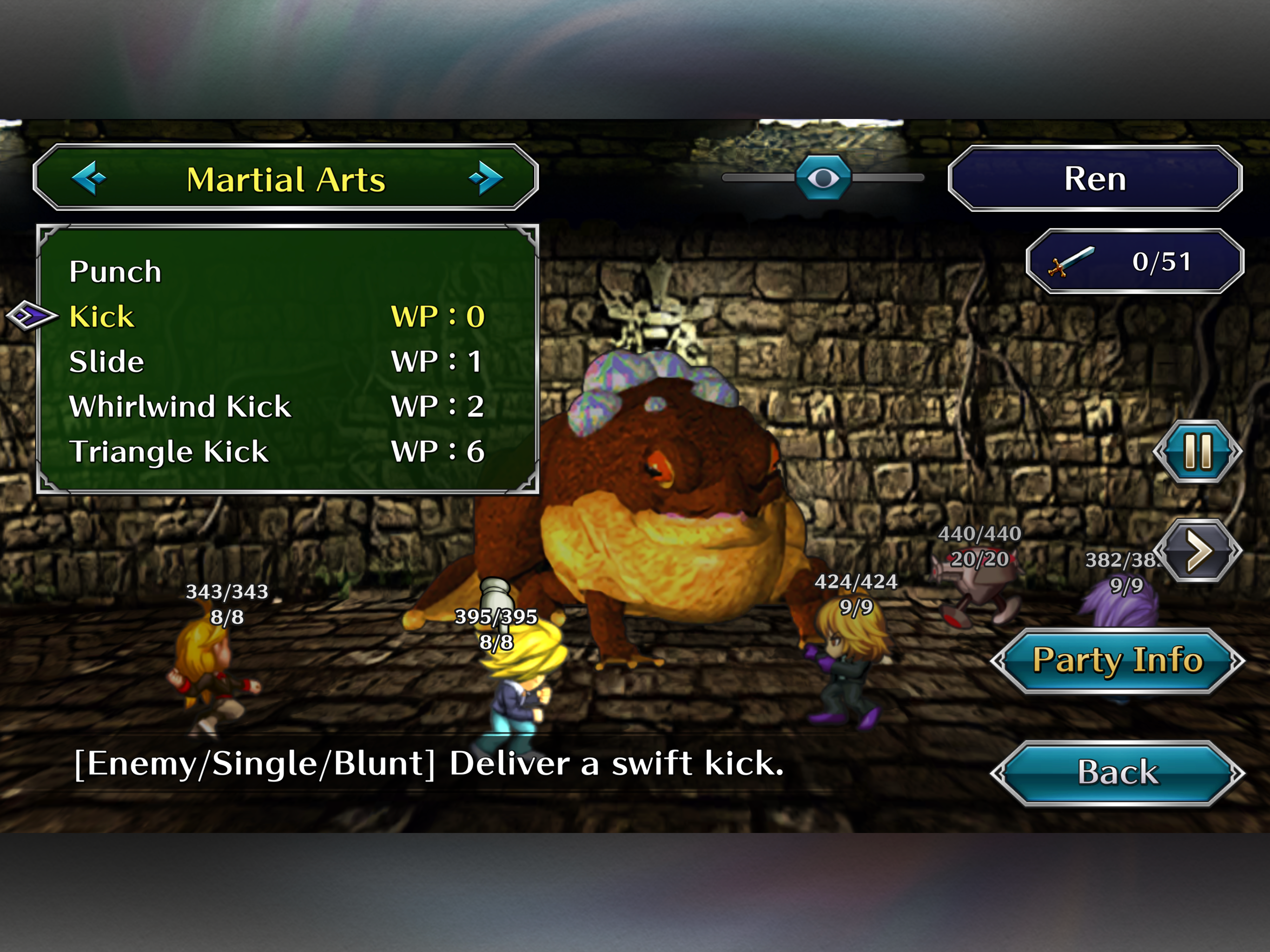Click the right arrow beside Martial Arts
This screenshot has height=952, width=1270.
point(485,178)
